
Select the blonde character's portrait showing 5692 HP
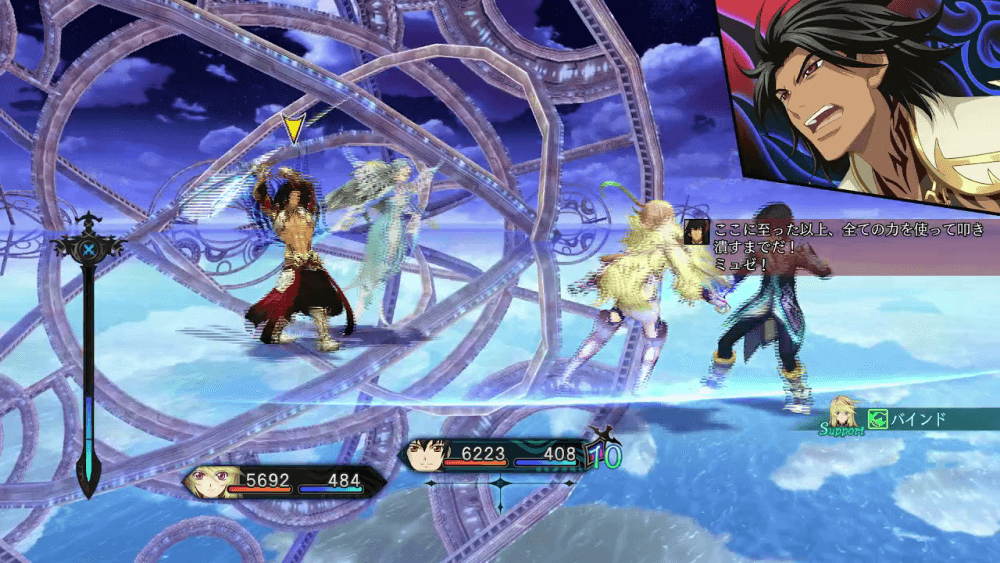tap(205, 482)
